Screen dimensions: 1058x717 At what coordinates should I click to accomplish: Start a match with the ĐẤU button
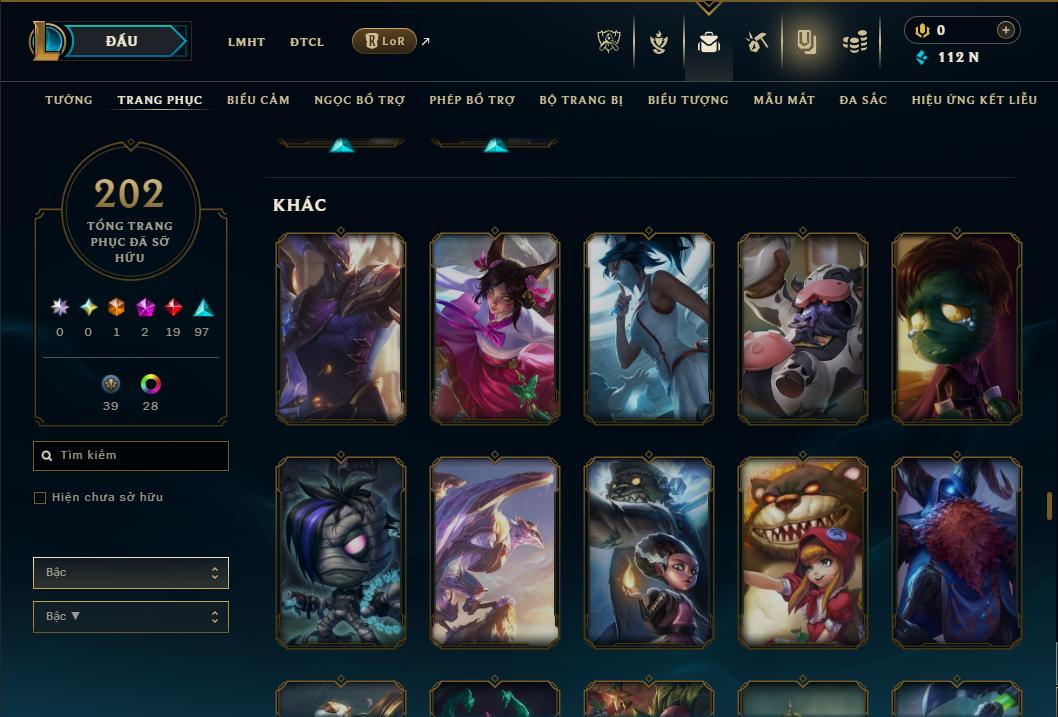[122, 41]
